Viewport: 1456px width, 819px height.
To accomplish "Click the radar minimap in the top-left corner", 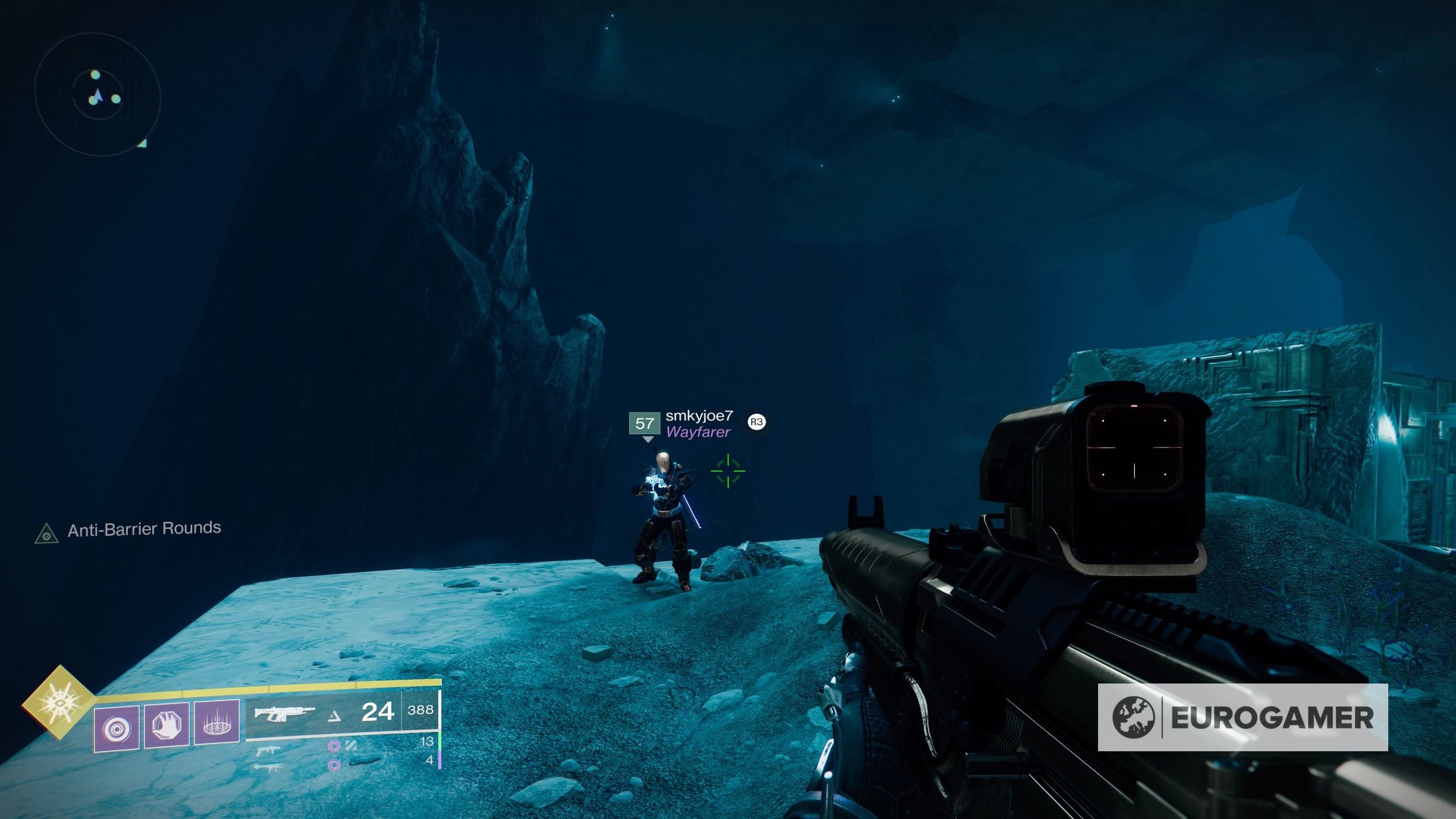I will click(99, 96).
